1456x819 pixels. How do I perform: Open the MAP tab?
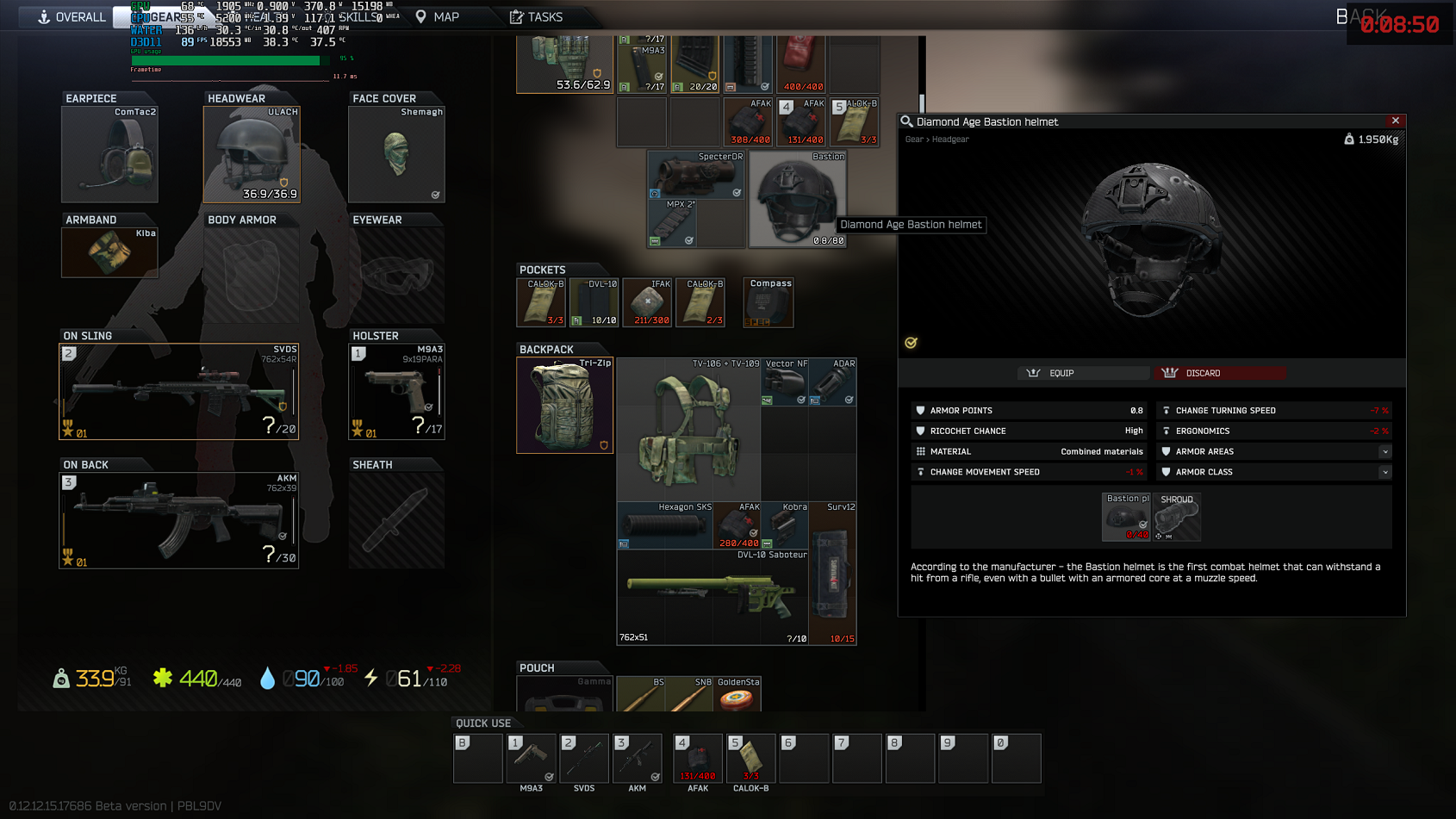point(441,16)
